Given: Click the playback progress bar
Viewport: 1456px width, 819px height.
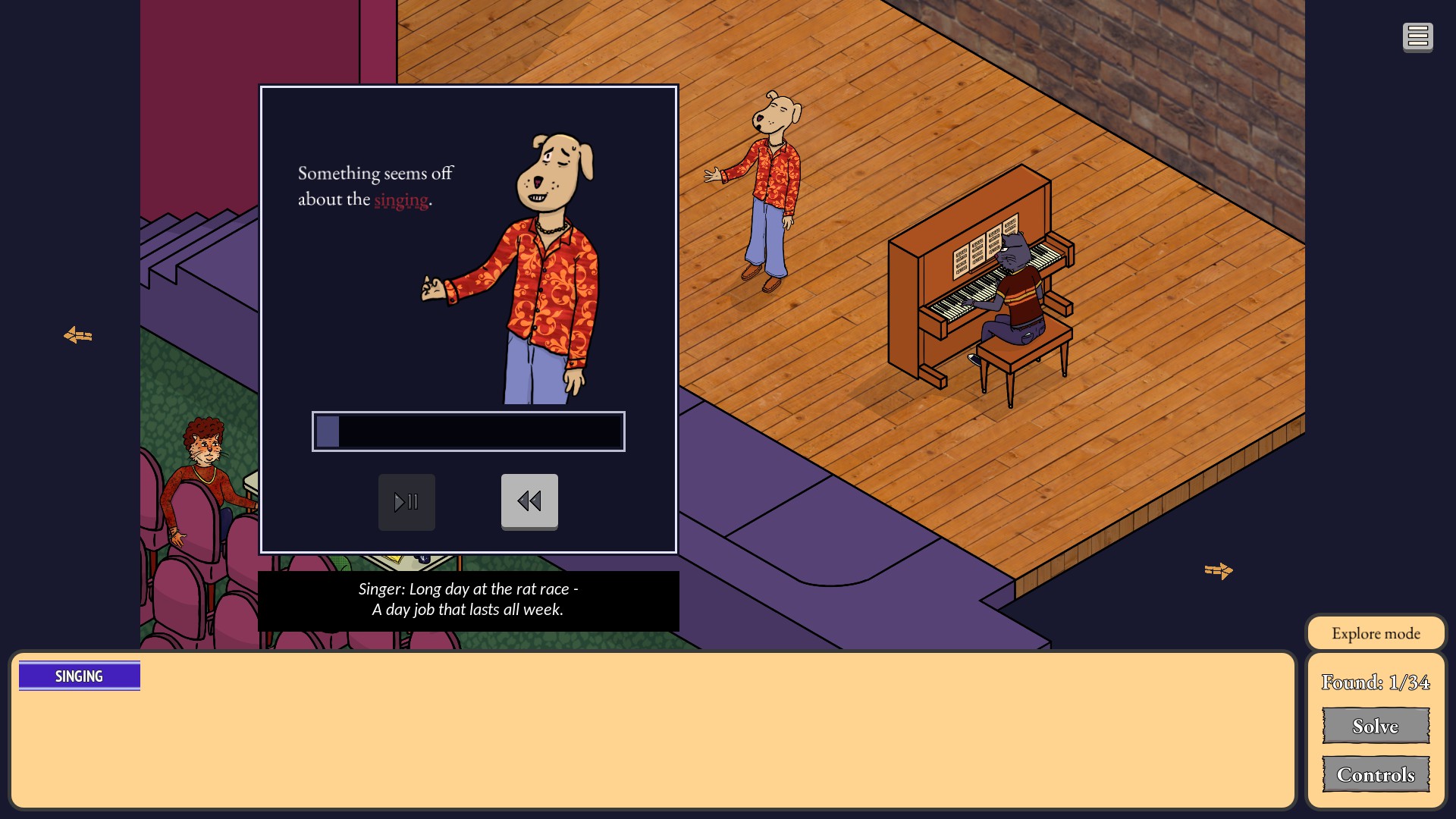Looking at the screenshot, I should click(x=469, y=431).
